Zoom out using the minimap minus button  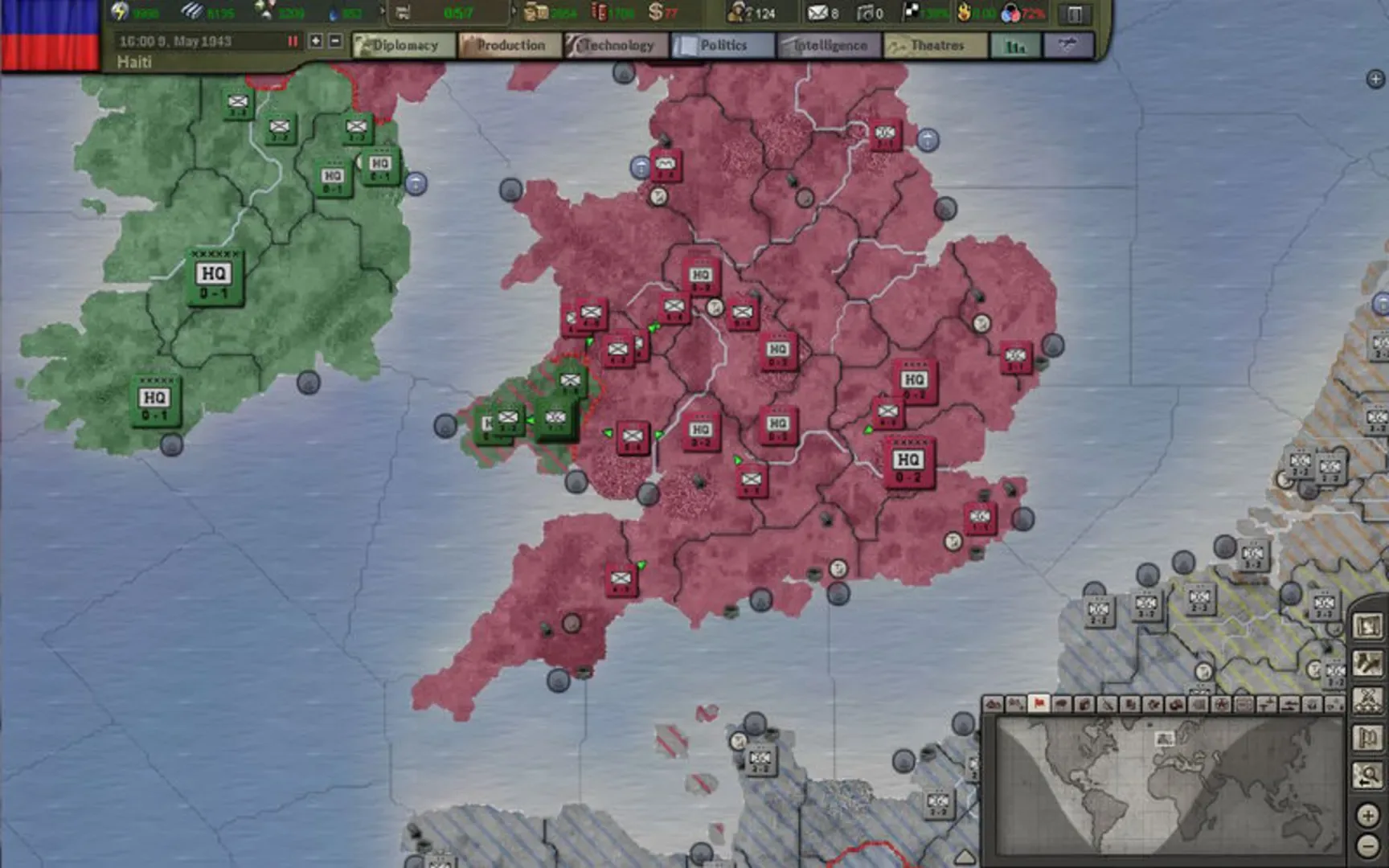[1368, 846]
